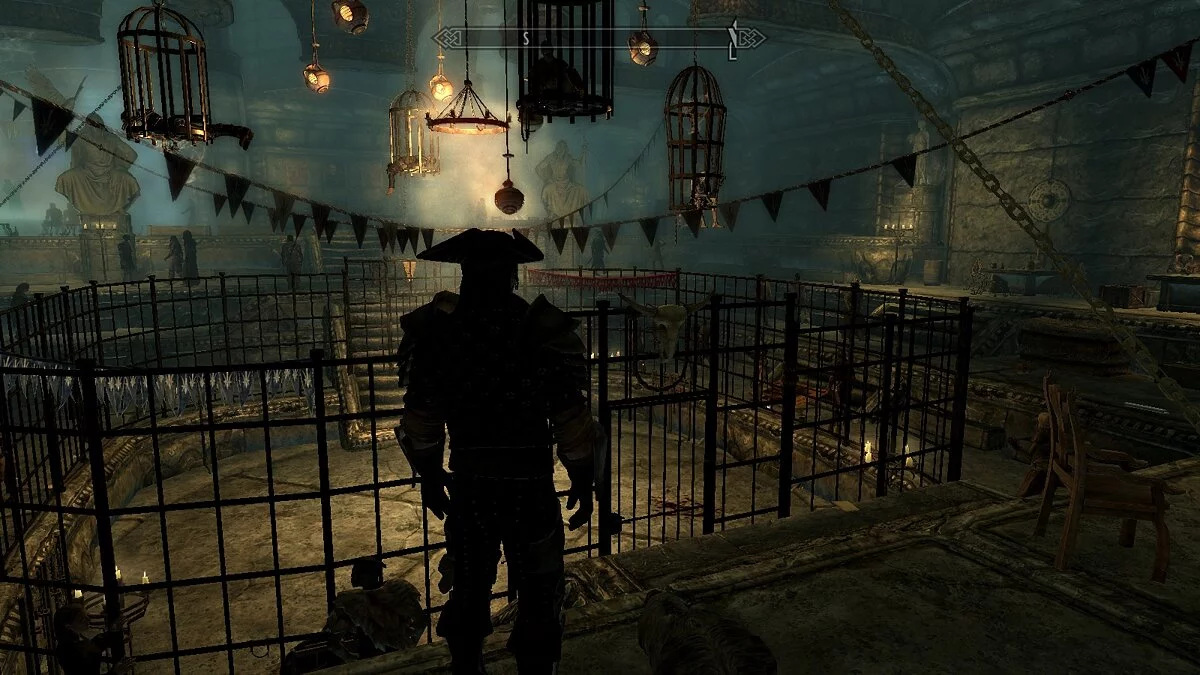The height and width of the screenshot is (675, 1200).
Task: Select the door marker on the compass
Action: [x=733, y=39]
